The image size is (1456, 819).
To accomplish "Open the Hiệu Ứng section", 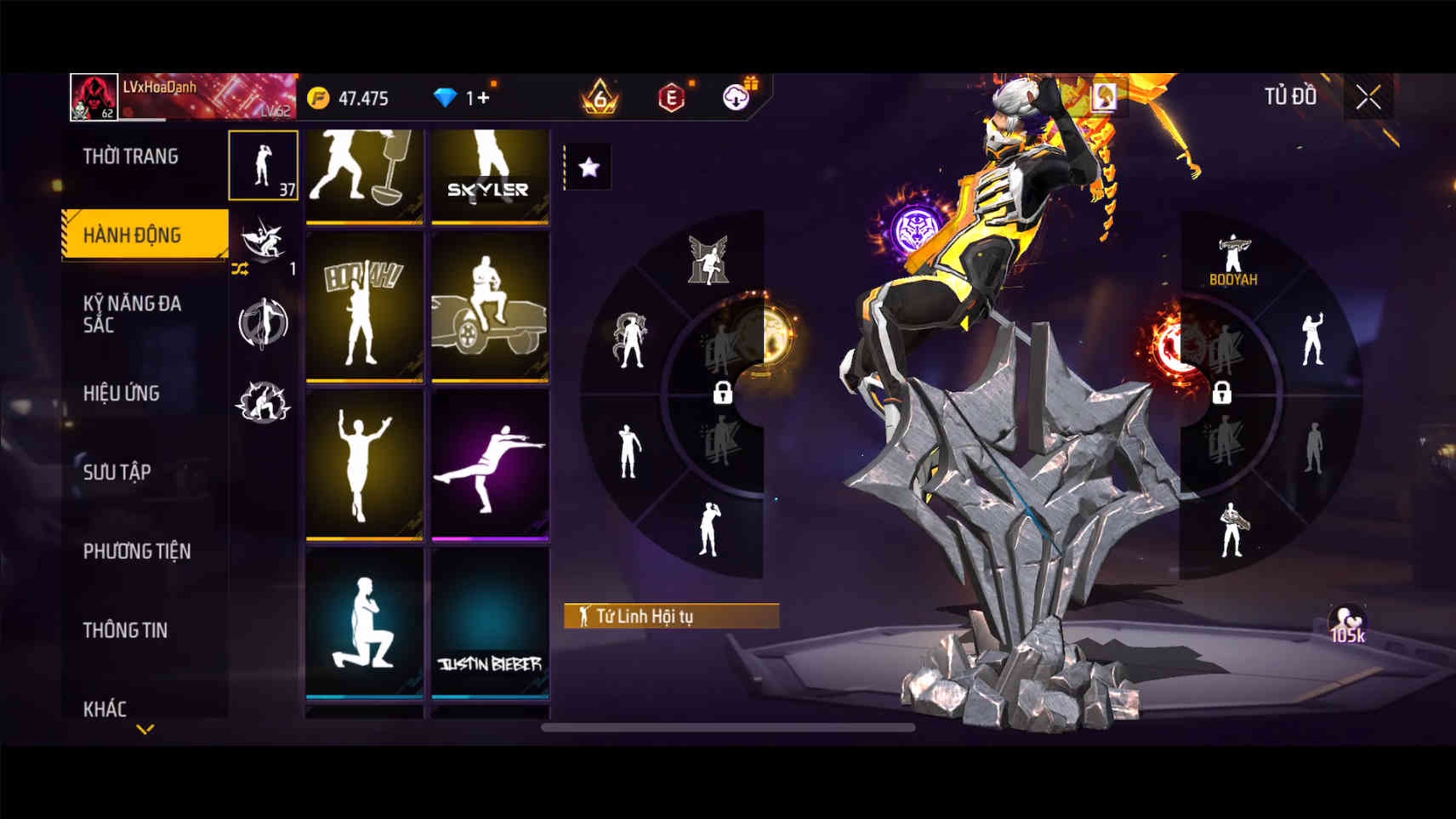I will pos(122,393).
